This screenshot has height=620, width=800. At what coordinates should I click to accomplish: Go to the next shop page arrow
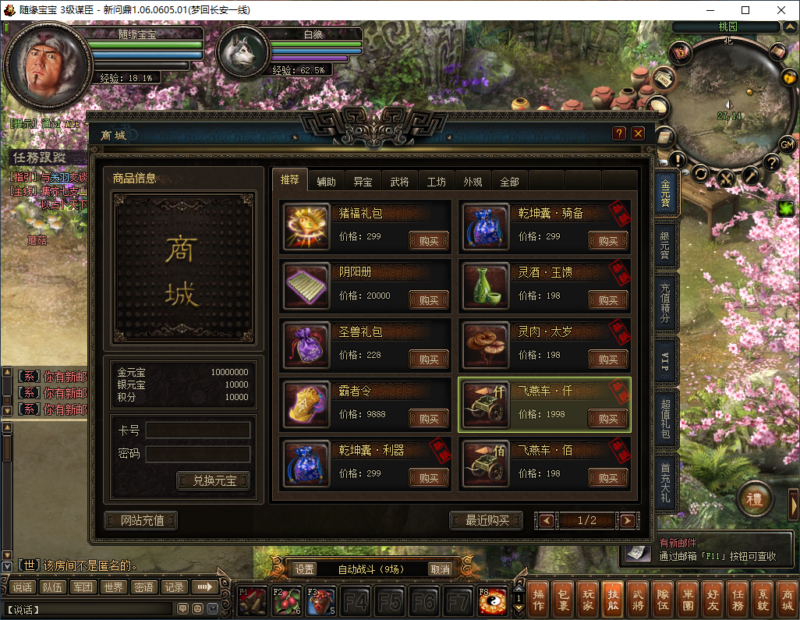pyautogui.click(x=627, y=520)
